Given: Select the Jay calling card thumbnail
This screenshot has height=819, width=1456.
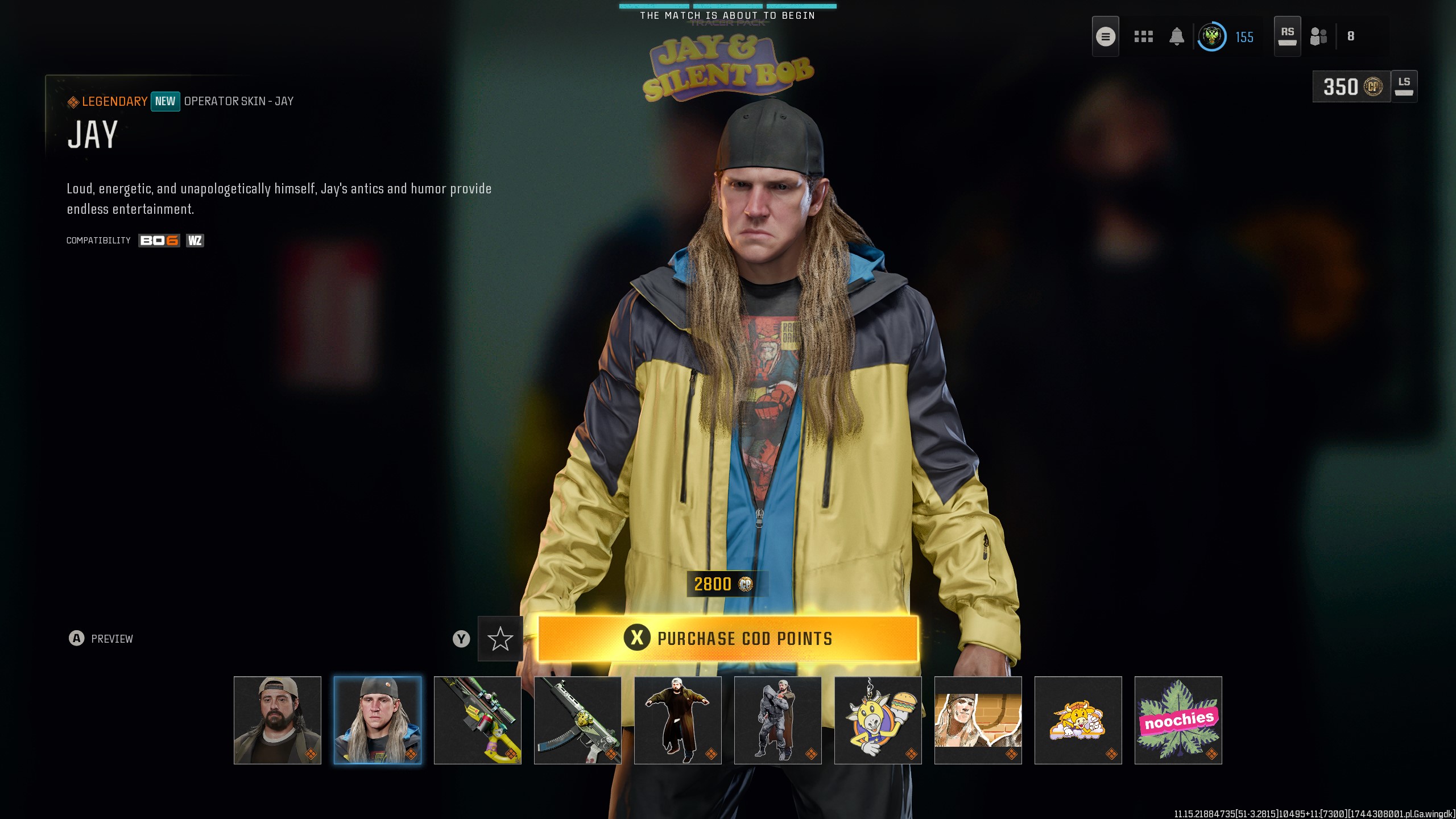Looking at the screenshot, I should [978, 720].
